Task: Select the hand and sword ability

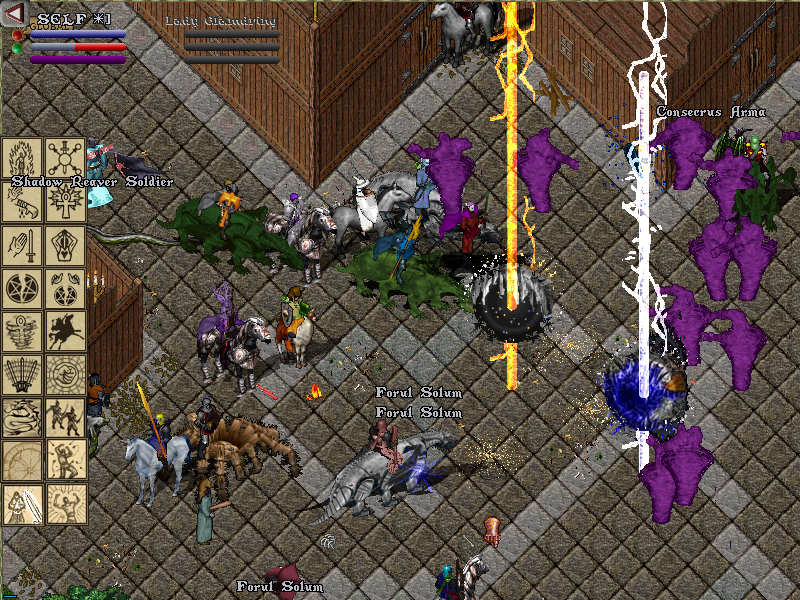Action: pos(22,245)
